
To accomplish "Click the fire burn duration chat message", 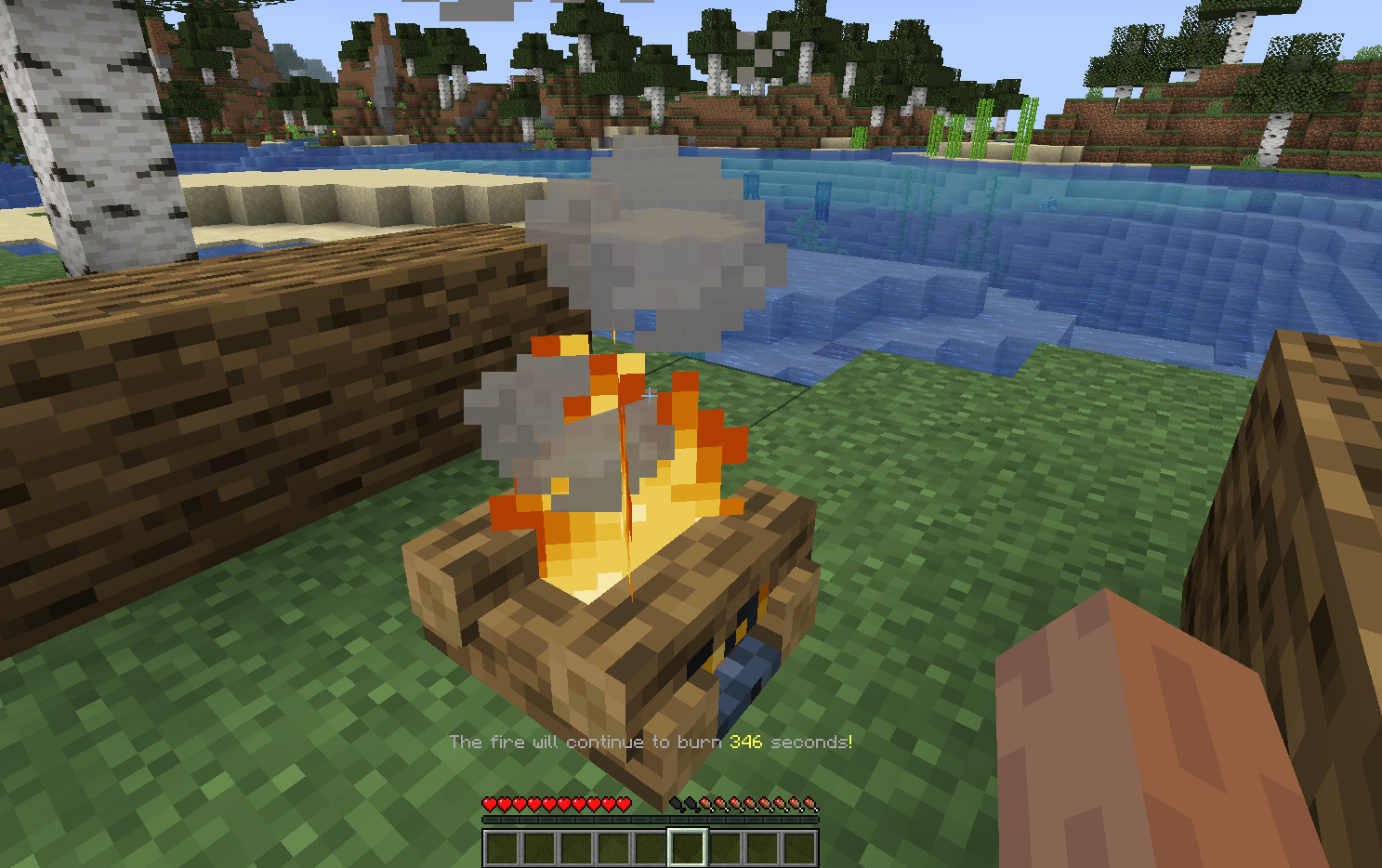I will pyautogui.click(x=651, y=742).
